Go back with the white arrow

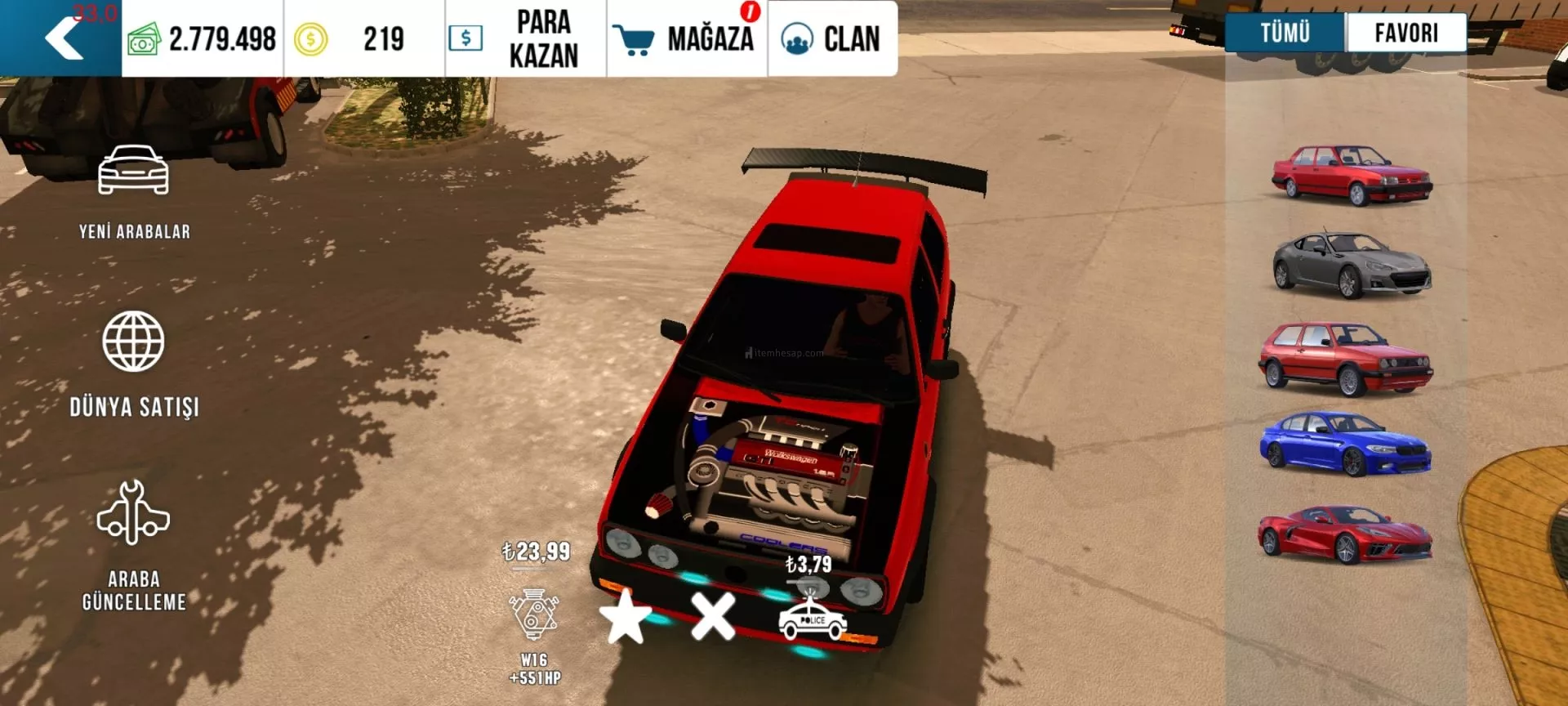pos(64,38)
